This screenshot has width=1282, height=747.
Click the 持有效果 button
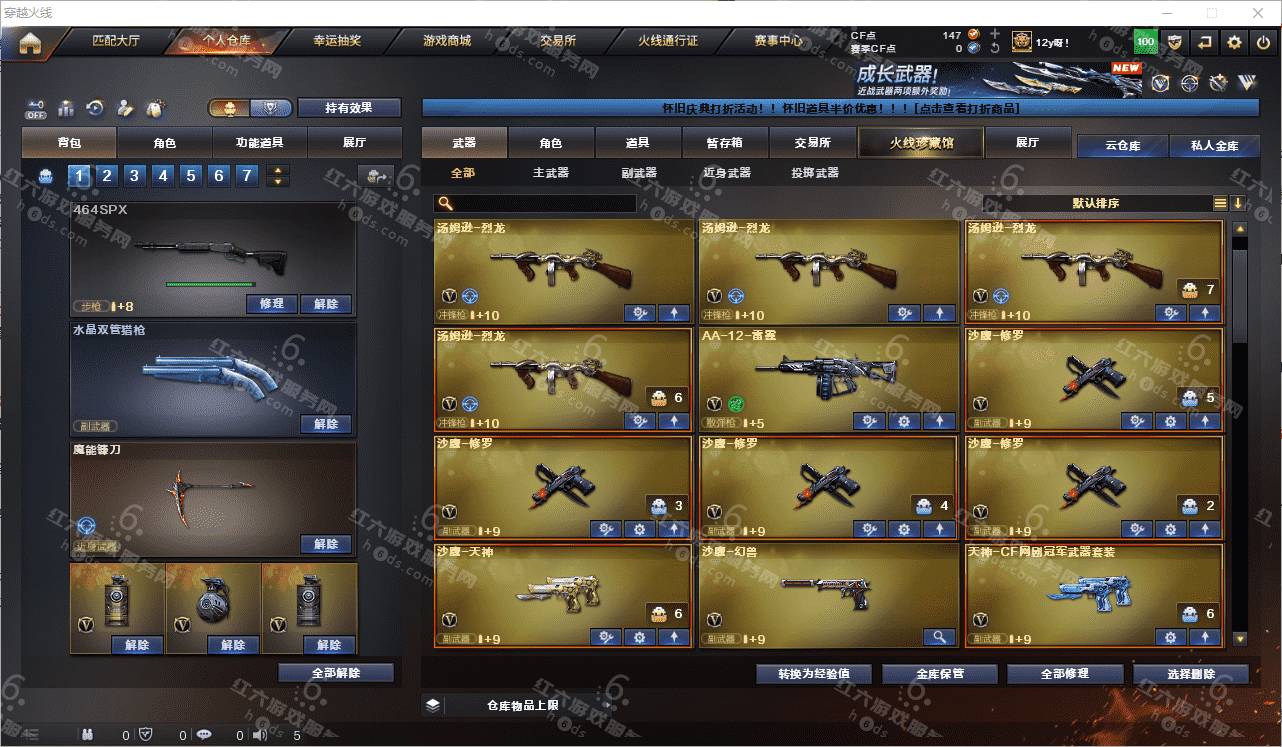click(x=349, y=108)
